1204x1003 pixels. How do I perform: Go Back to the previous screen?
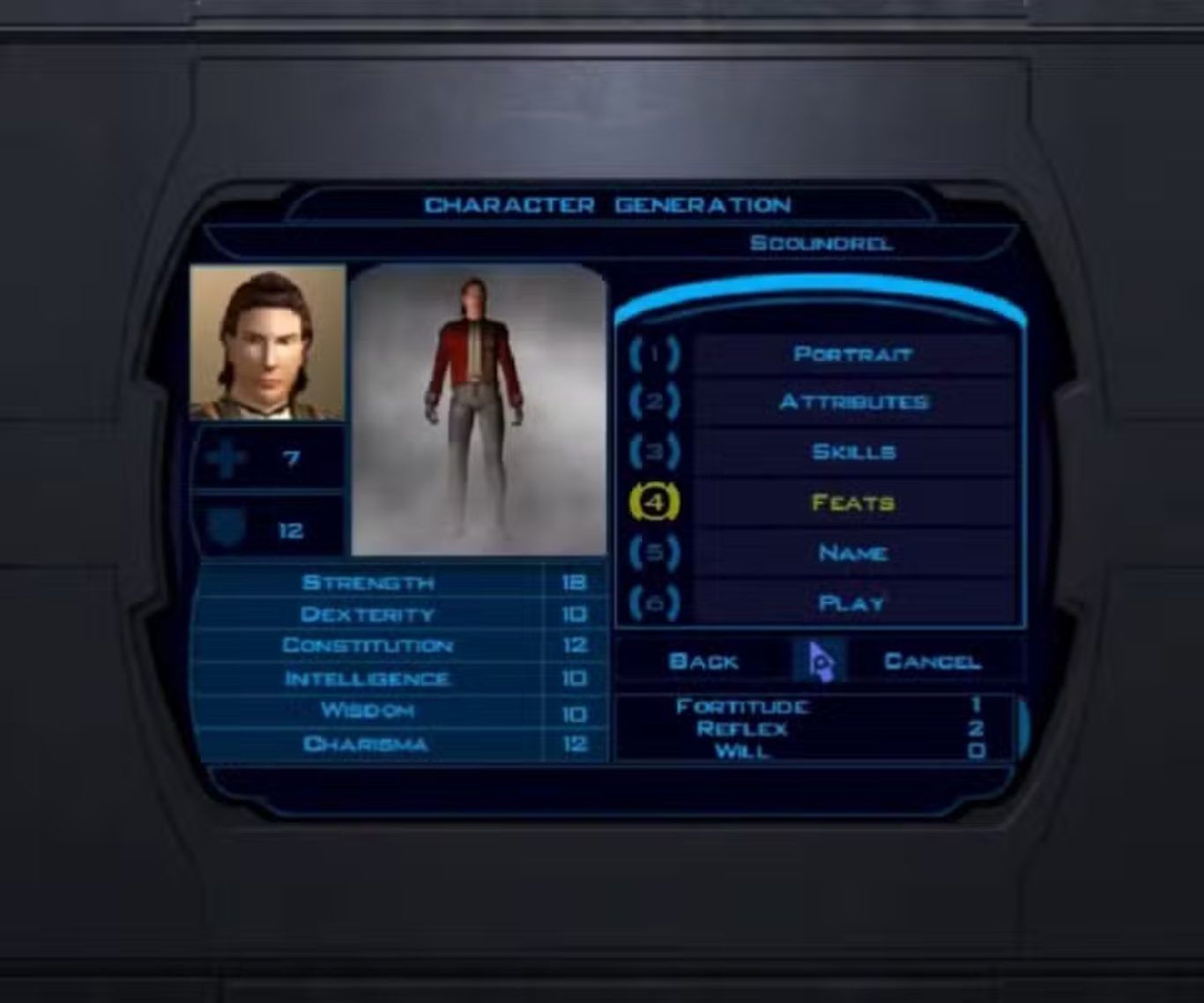pos(703,661)
